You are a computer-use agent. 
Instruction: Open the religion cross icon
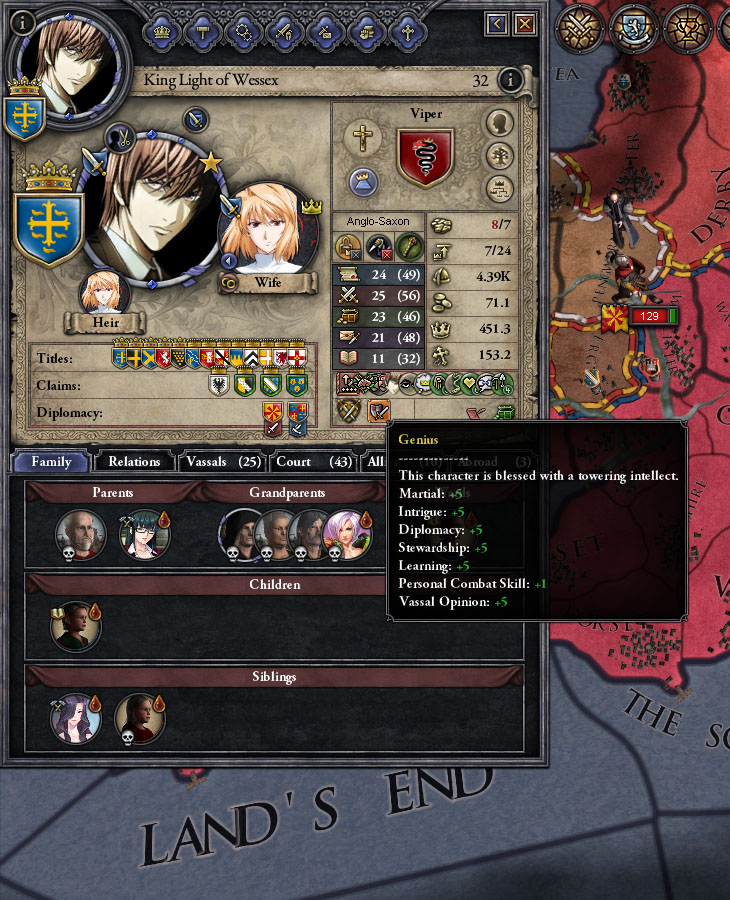coord(364,139)
